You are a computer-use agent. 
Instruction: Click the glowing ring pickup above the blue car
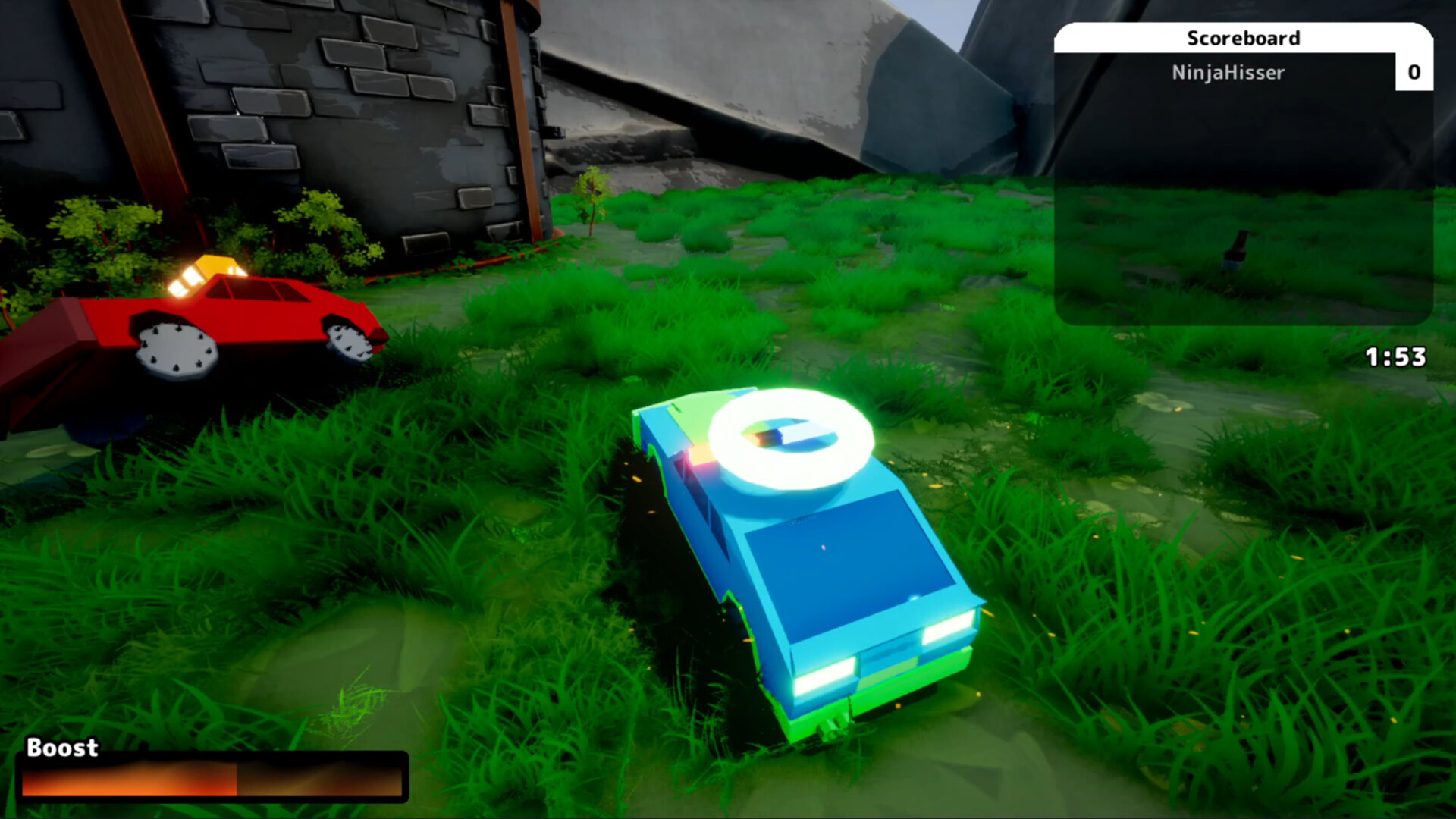tap(789, 438)
